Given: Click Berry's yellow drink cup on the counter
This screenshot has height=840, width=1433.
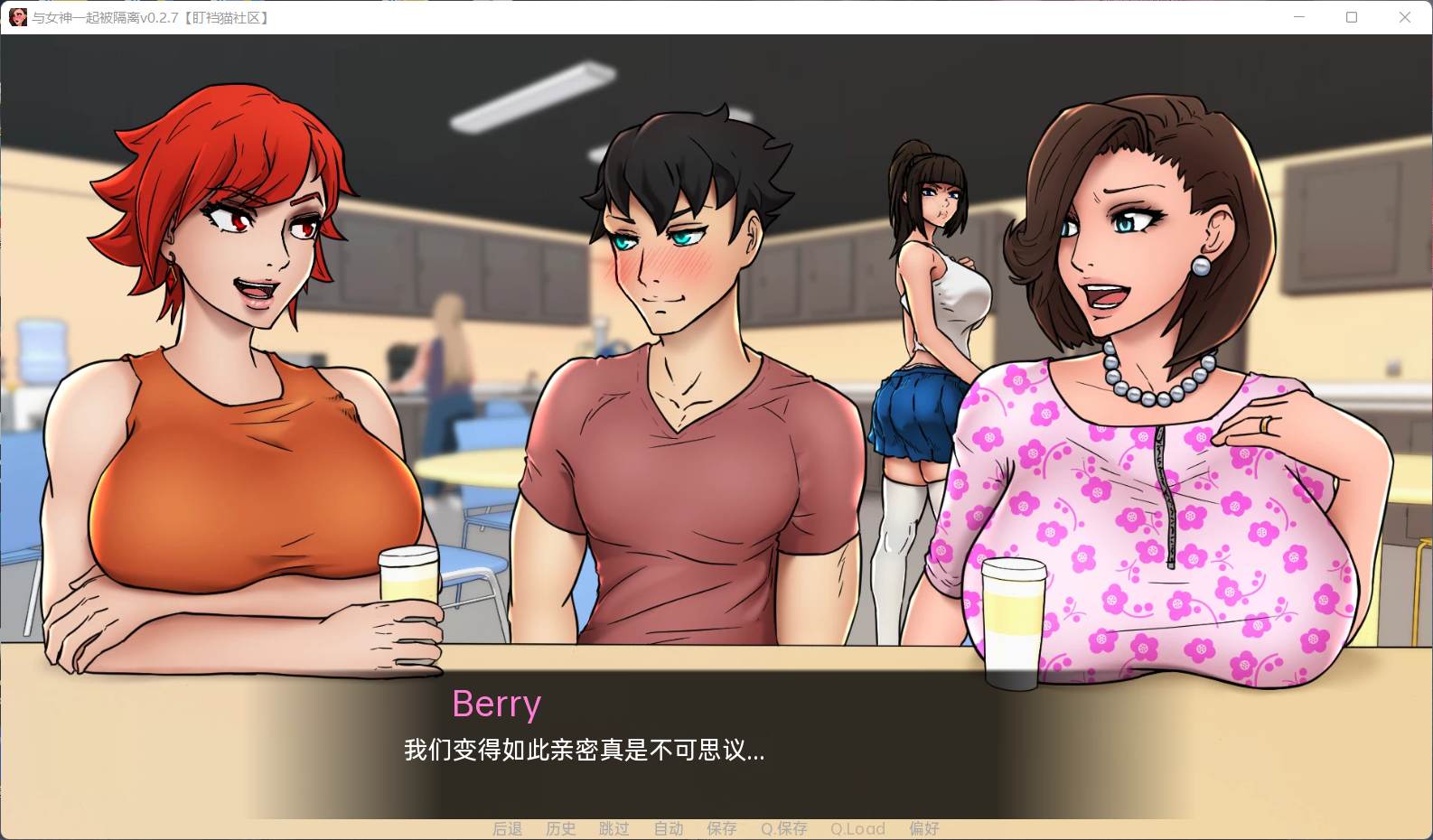Looking at the screenshot, I should pyautogui.click(x=1014, y=619).
